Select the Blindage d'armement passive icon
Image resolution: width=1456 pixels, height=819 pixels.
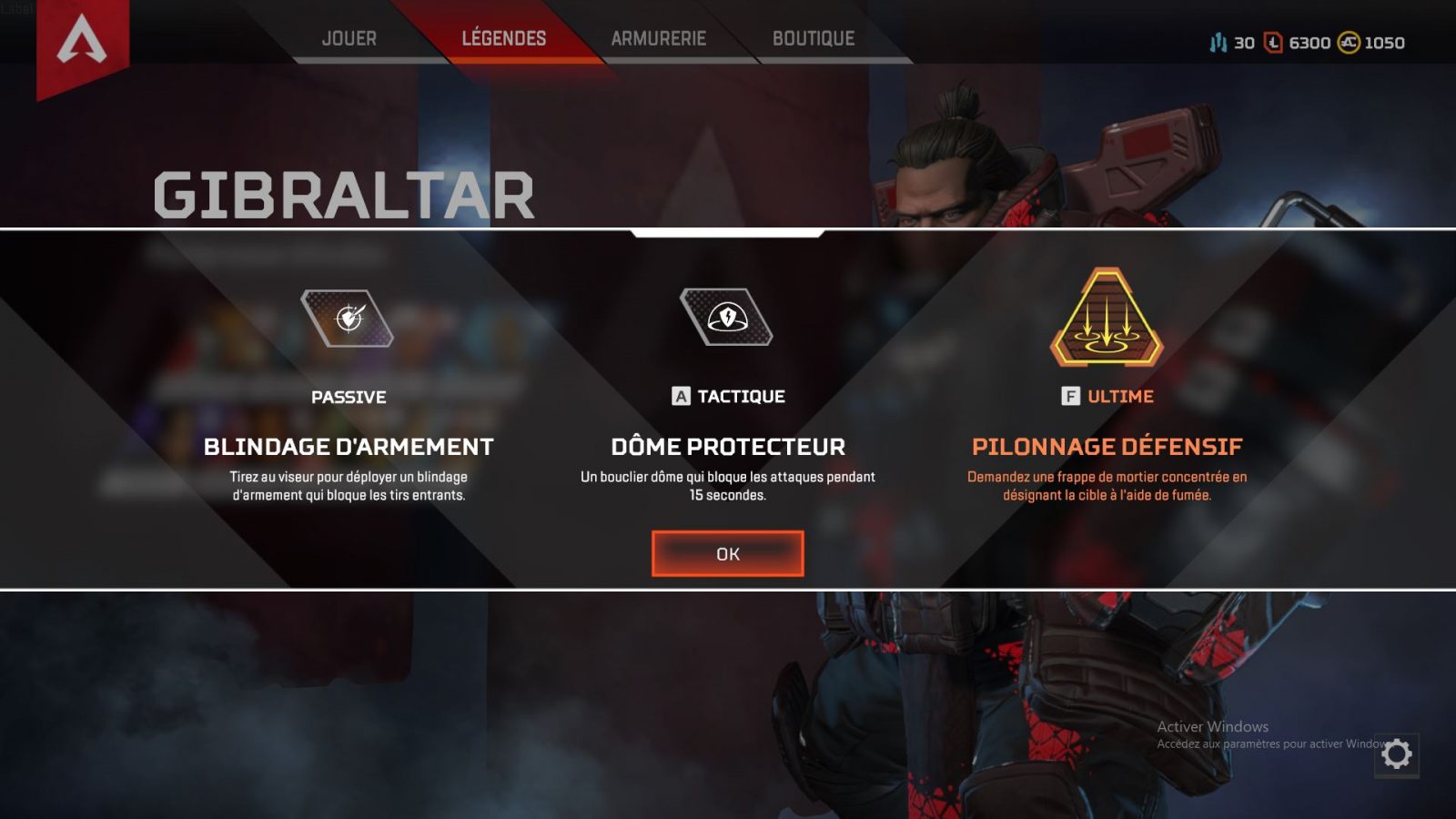[x=348, y=318]
